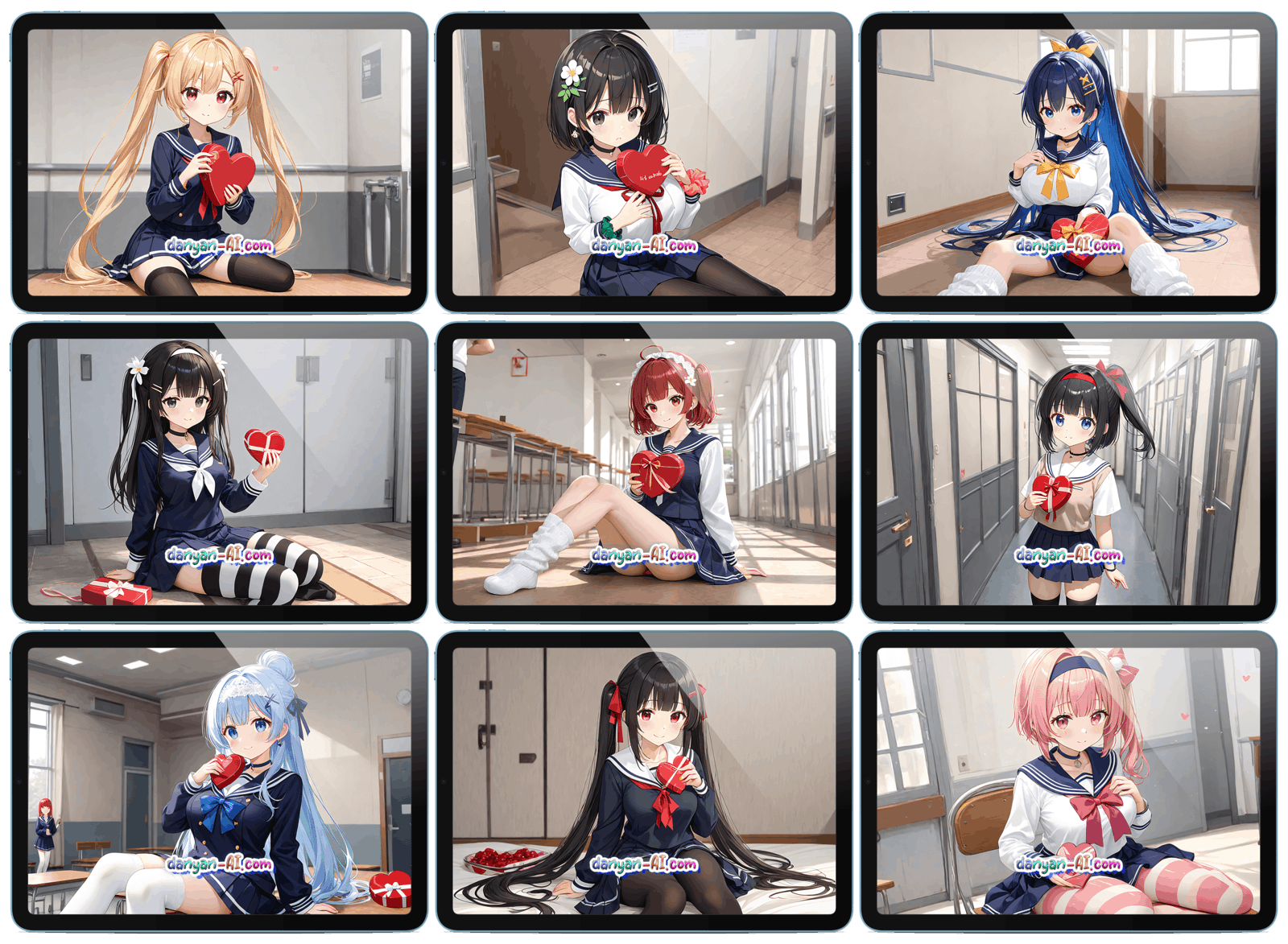Select the red-haired girl in the hallway

coord(643,472)
